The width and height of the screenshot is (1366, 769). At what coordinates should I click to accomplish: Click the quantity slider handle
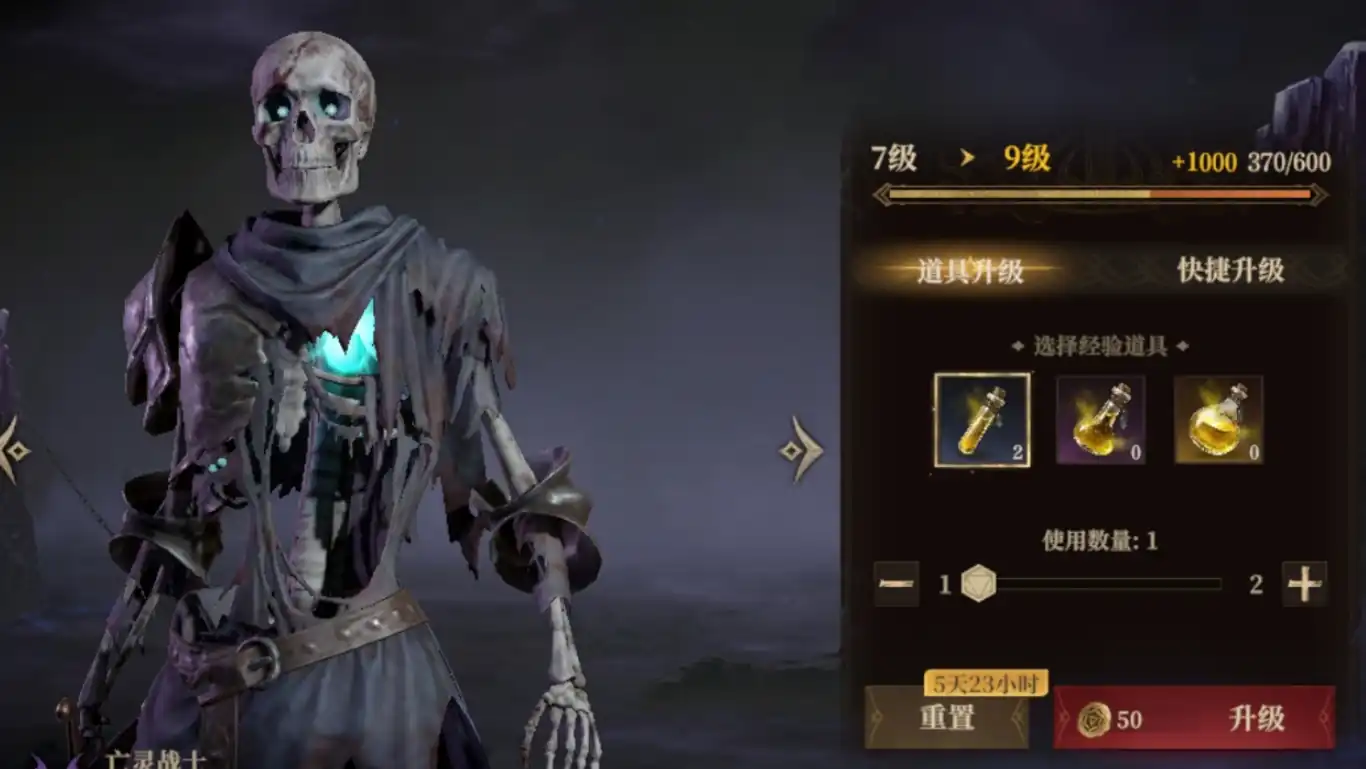[979, 584]
